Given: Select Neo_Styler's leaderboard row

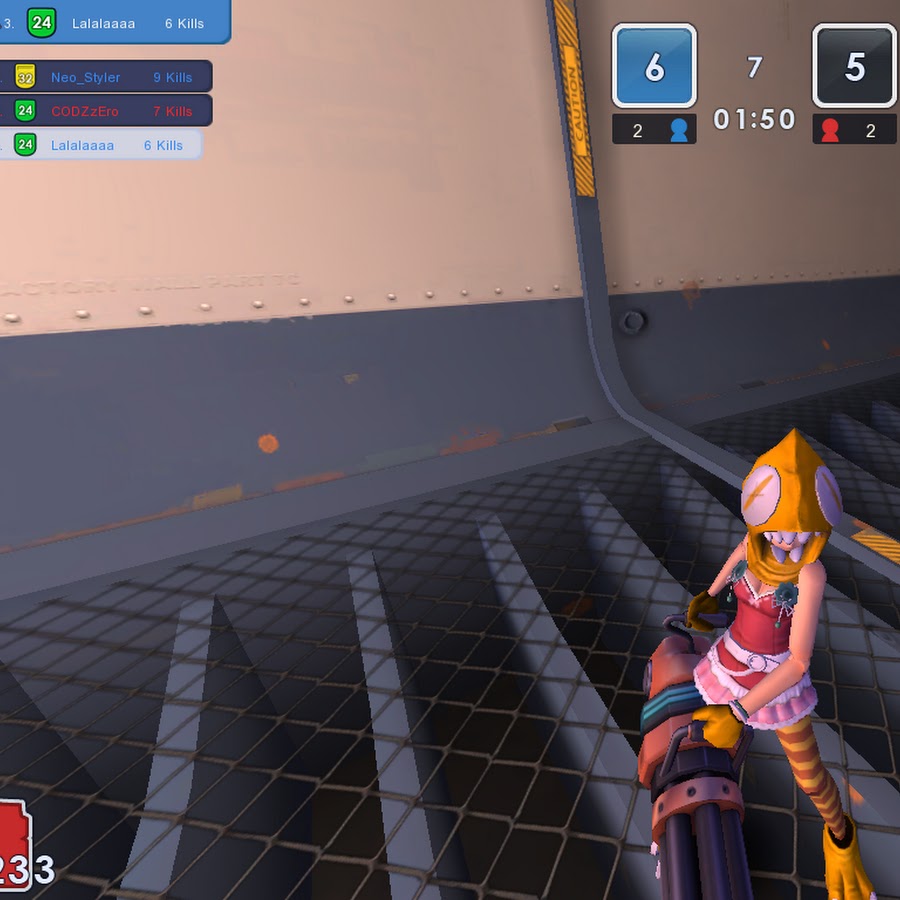Looking at the screenshot, I should 105,77.
